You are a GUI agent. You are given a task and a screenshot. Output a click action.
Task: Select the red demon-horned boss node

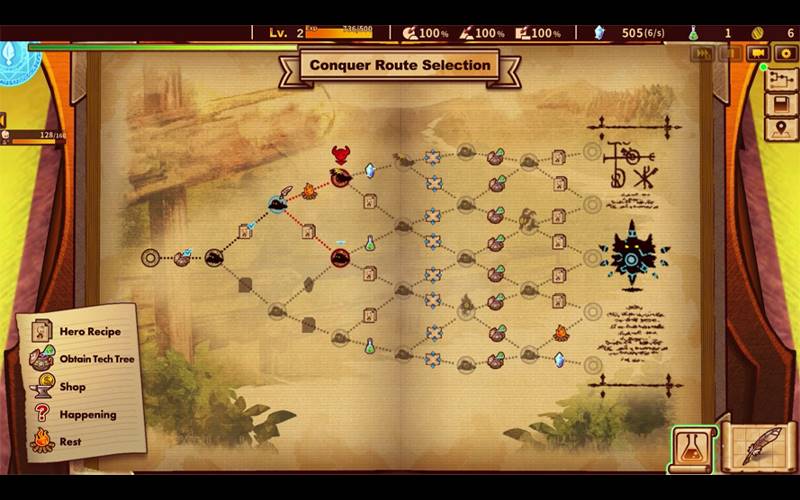(341, 157)
